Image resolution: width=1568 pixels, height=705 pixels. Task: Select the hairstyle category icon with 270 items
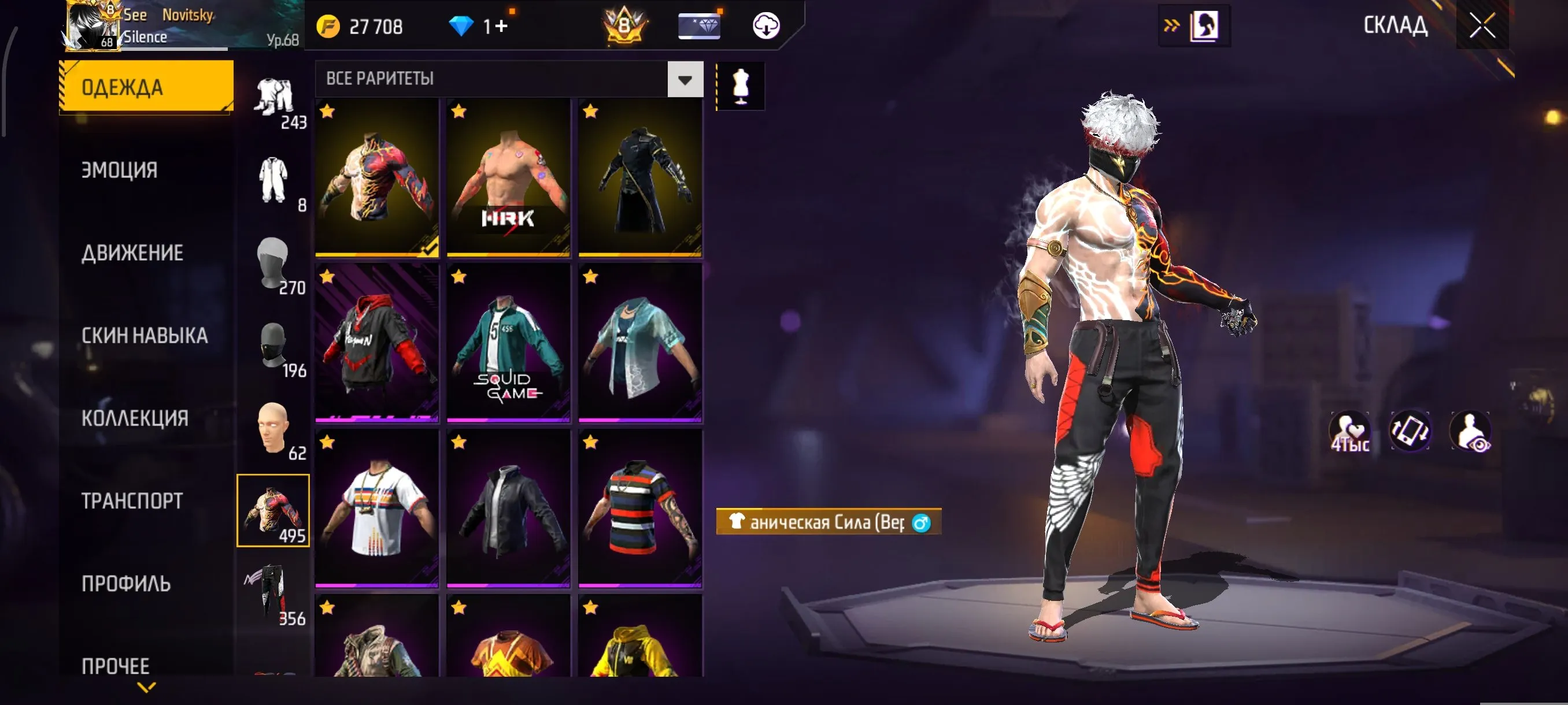tap(275, 268)
